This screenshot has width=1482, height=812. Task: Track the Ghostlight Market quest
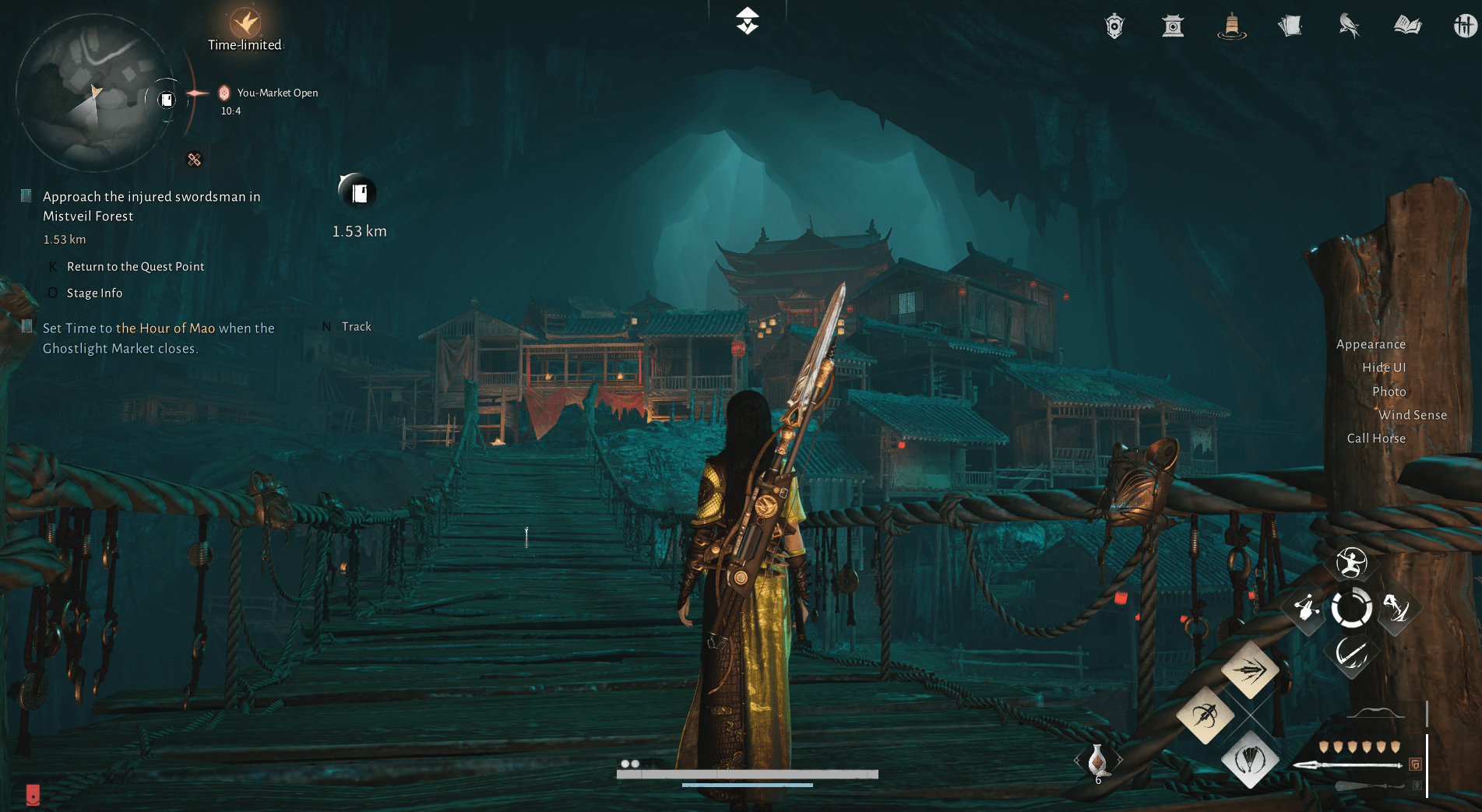(356, 327)
